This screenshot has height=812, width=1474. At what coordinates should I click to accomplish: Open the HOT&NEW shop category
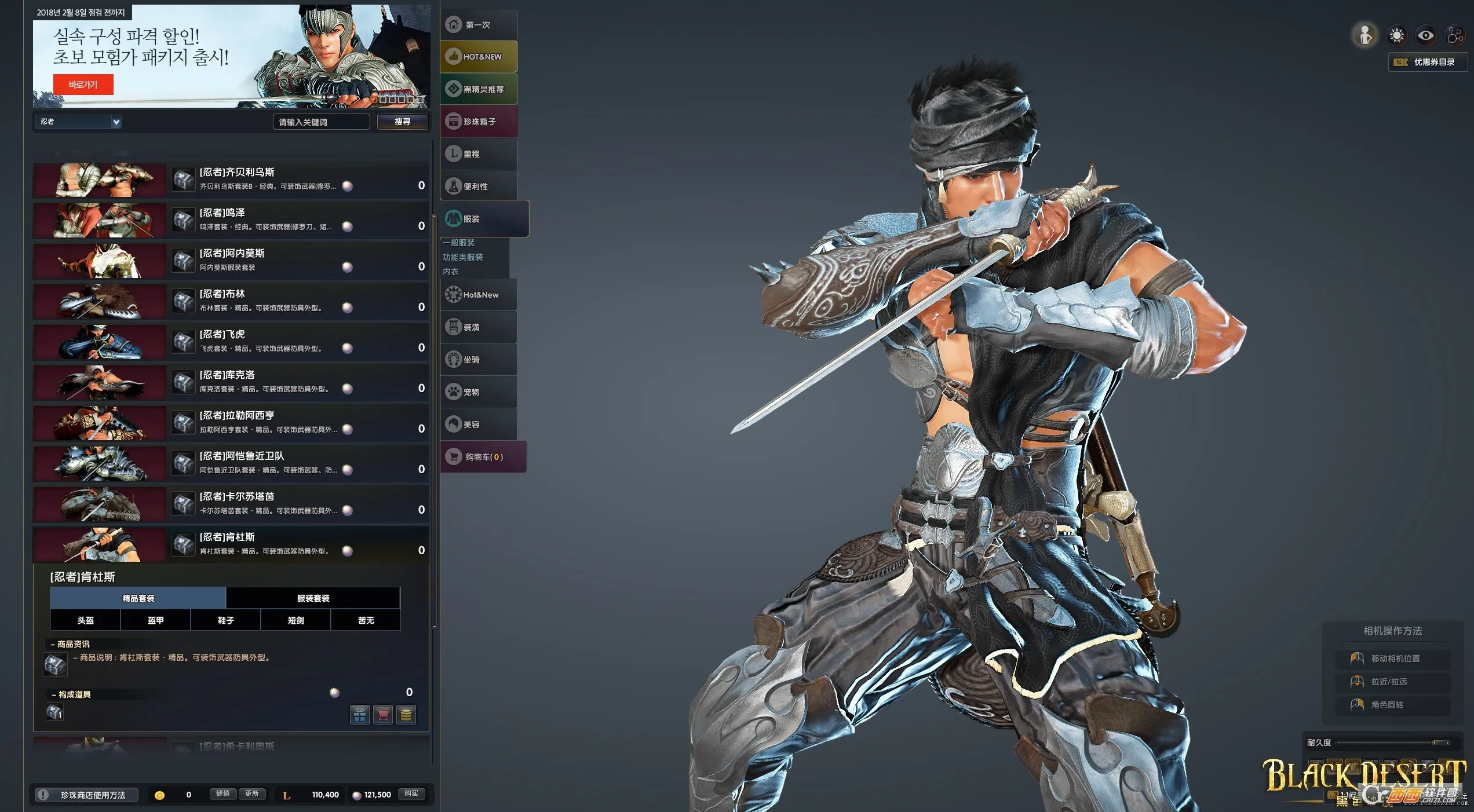[479, 57]
